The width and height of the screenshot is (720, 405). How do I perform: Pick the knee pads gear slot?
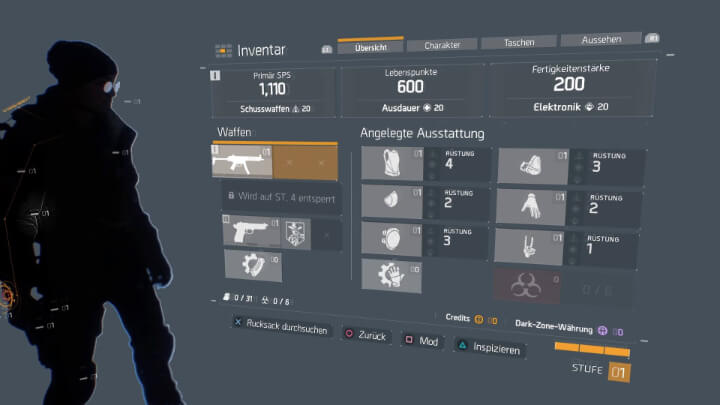(x=394, y=239)
